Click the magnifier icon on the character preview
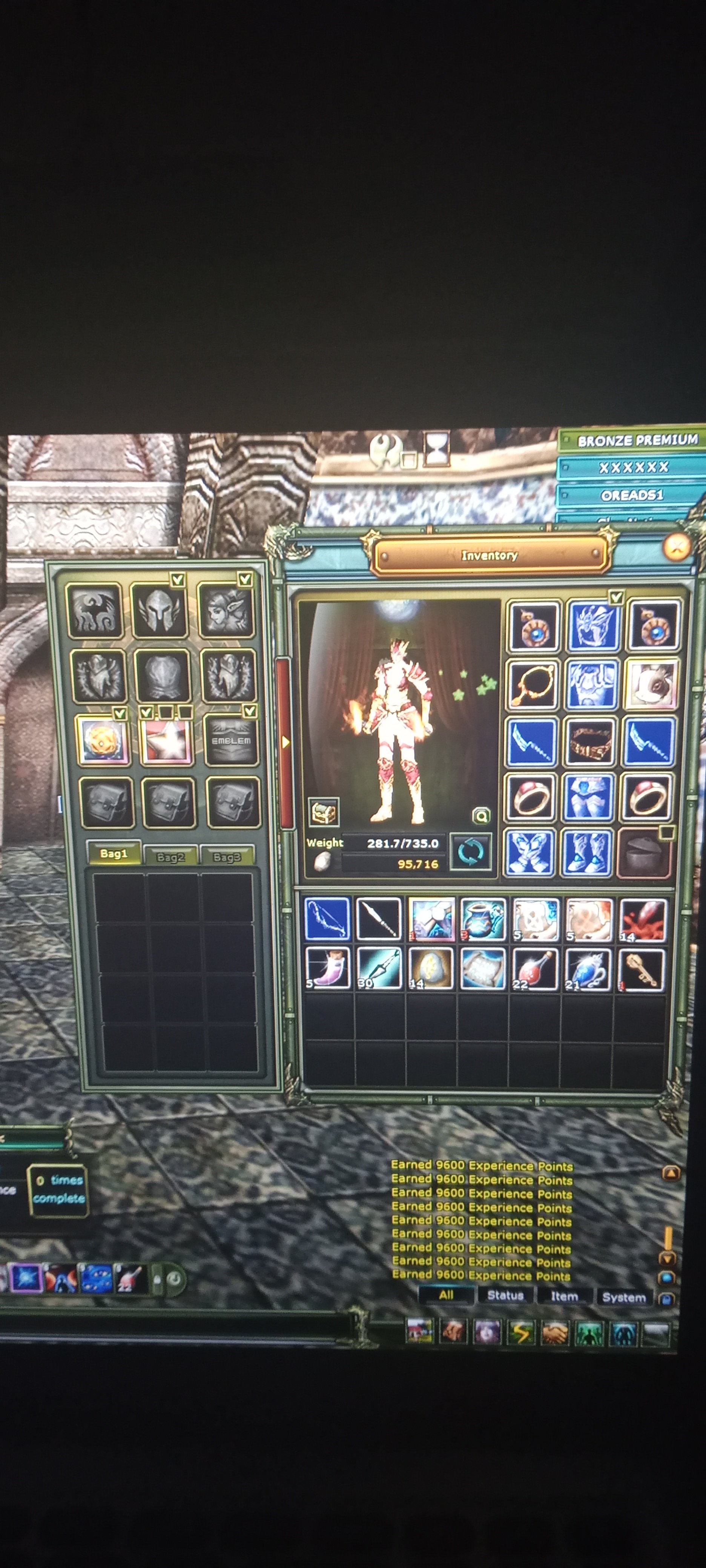The image size is (706, 1568). pyautogui.click(x=481, y=815)
